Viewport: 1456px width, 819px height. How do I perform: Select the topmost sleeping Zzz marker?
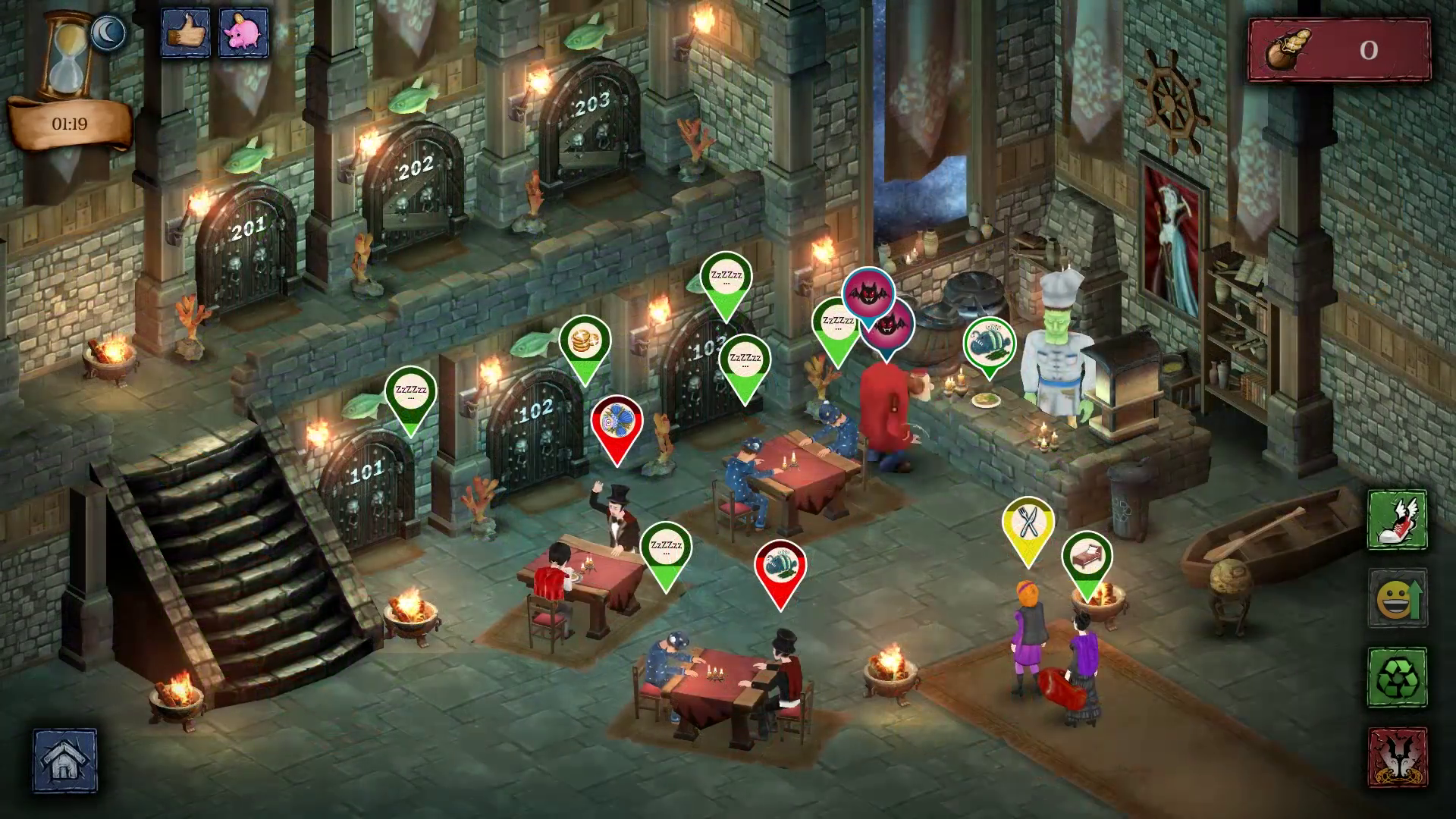coord(726,278)
